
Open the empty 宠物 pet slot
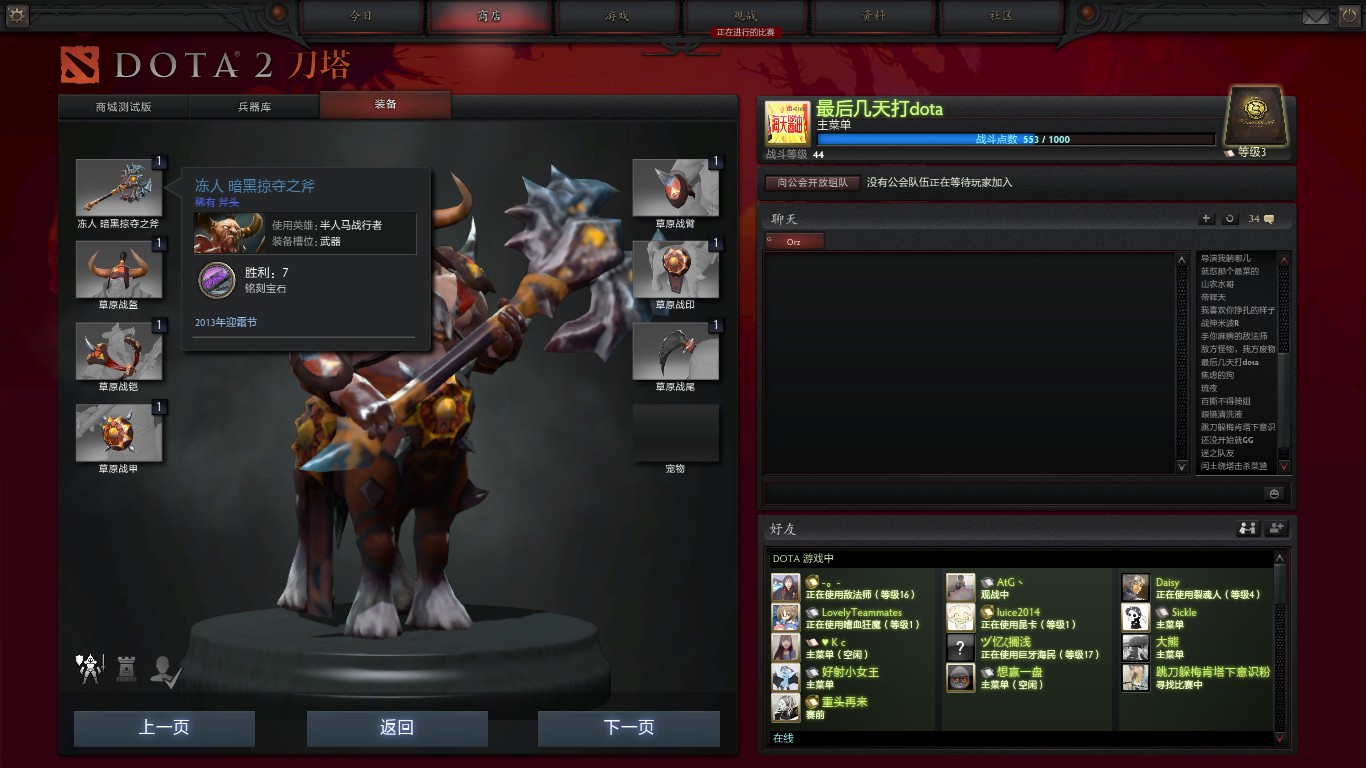[x=675, y=433]
